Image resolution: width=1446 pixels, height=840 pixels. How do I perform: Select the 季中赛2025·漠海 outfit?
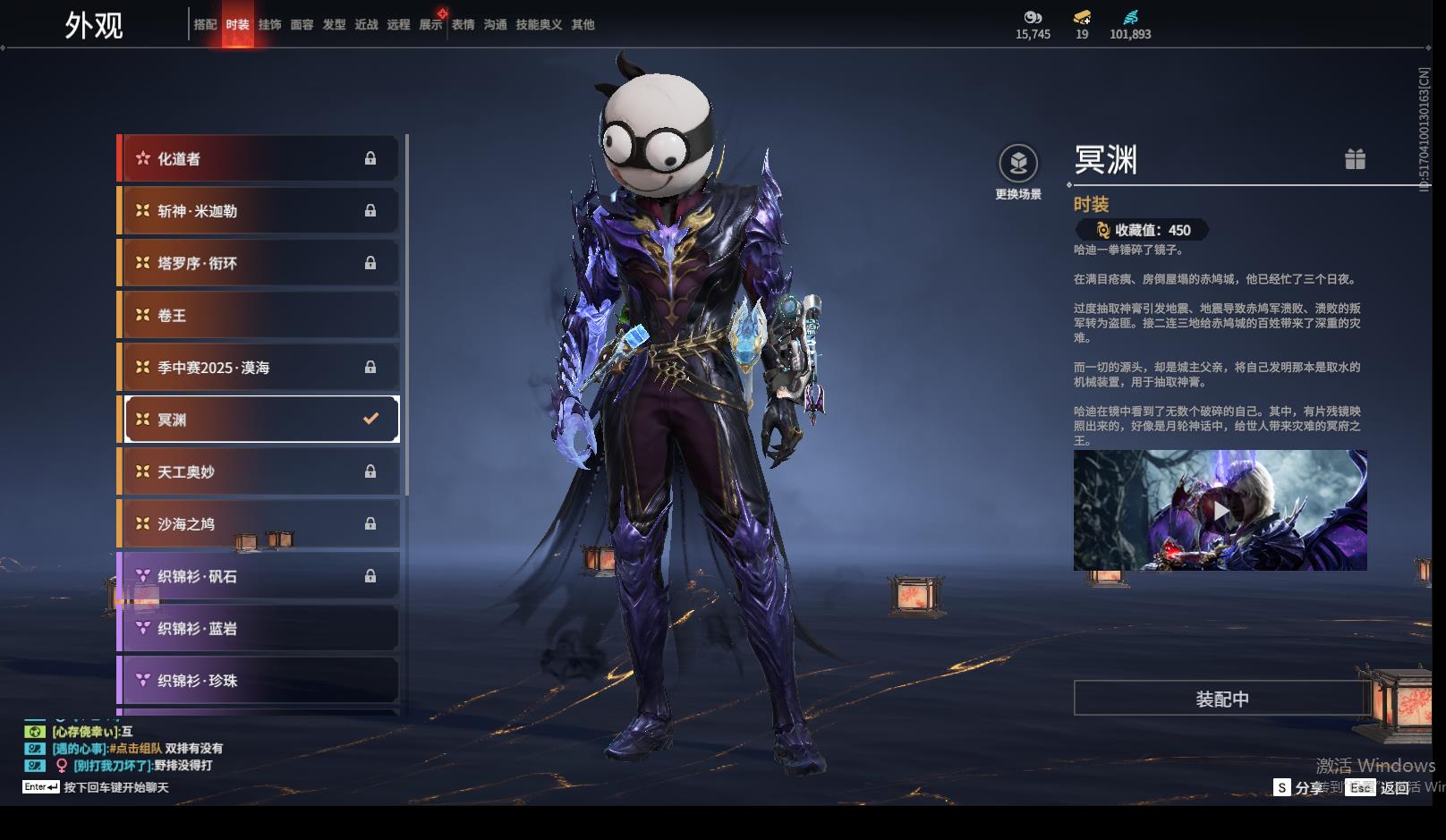coord(259,368)
